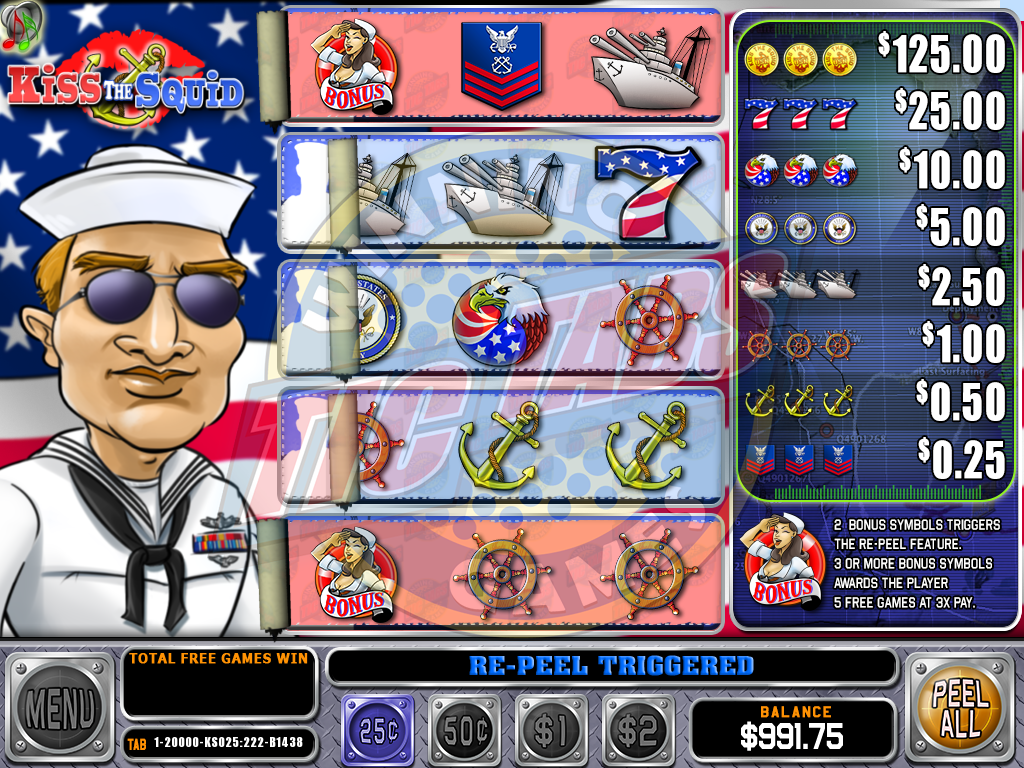The height and width of the screenshot is (768, 1024).
Task: Switch bet to the $1 chip
Action: tap(550, 730)
